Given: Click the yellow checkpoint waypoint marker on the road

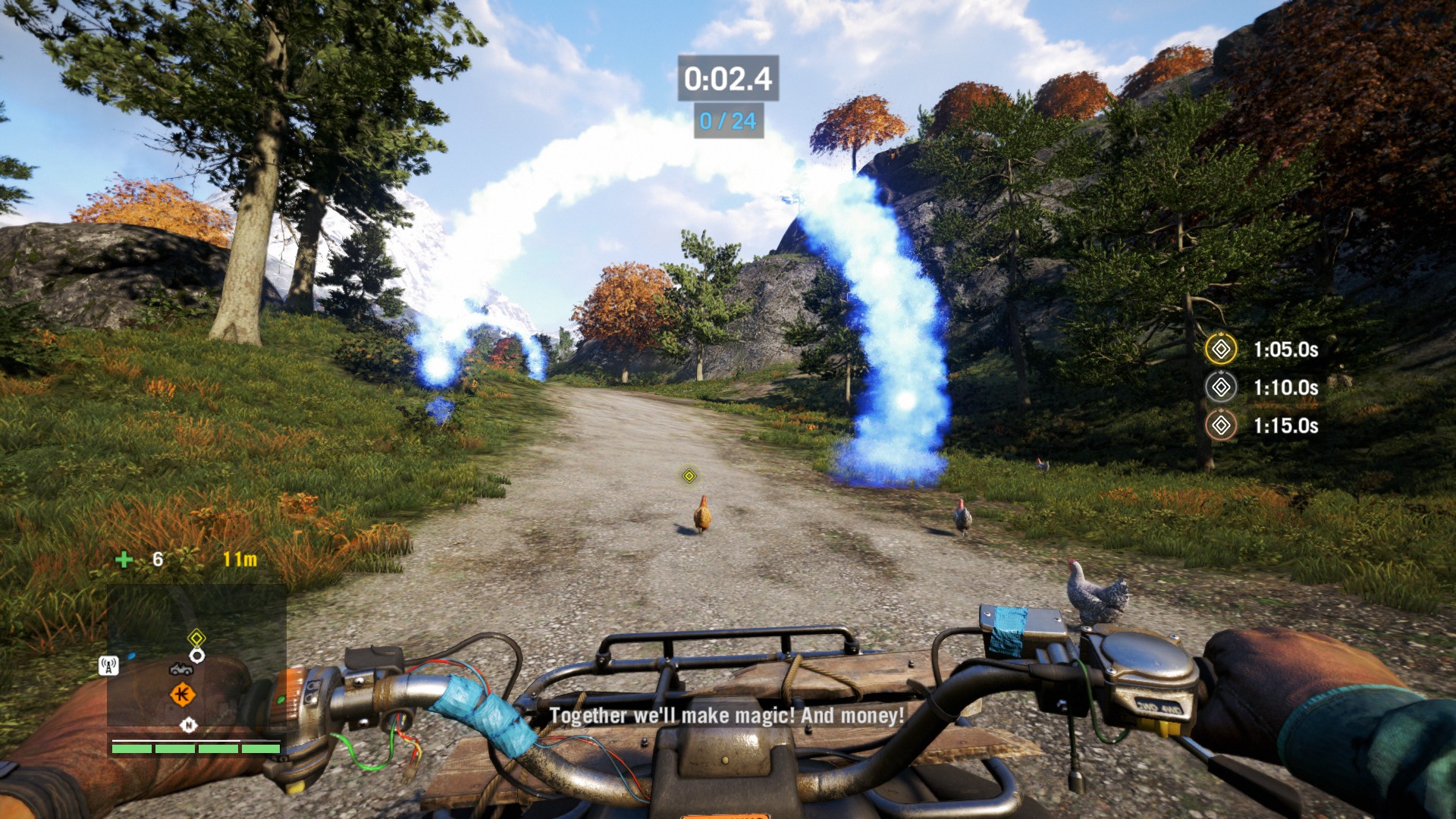Looking at the screenshot, I should [689, 475].
